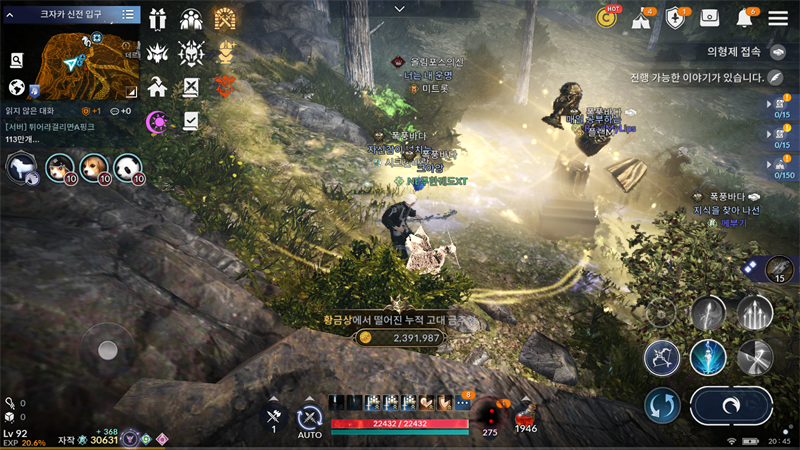The height and width of the screenshot is (450, 800).
Task: Open the notification bell alerts
Action: coord(745,17)
